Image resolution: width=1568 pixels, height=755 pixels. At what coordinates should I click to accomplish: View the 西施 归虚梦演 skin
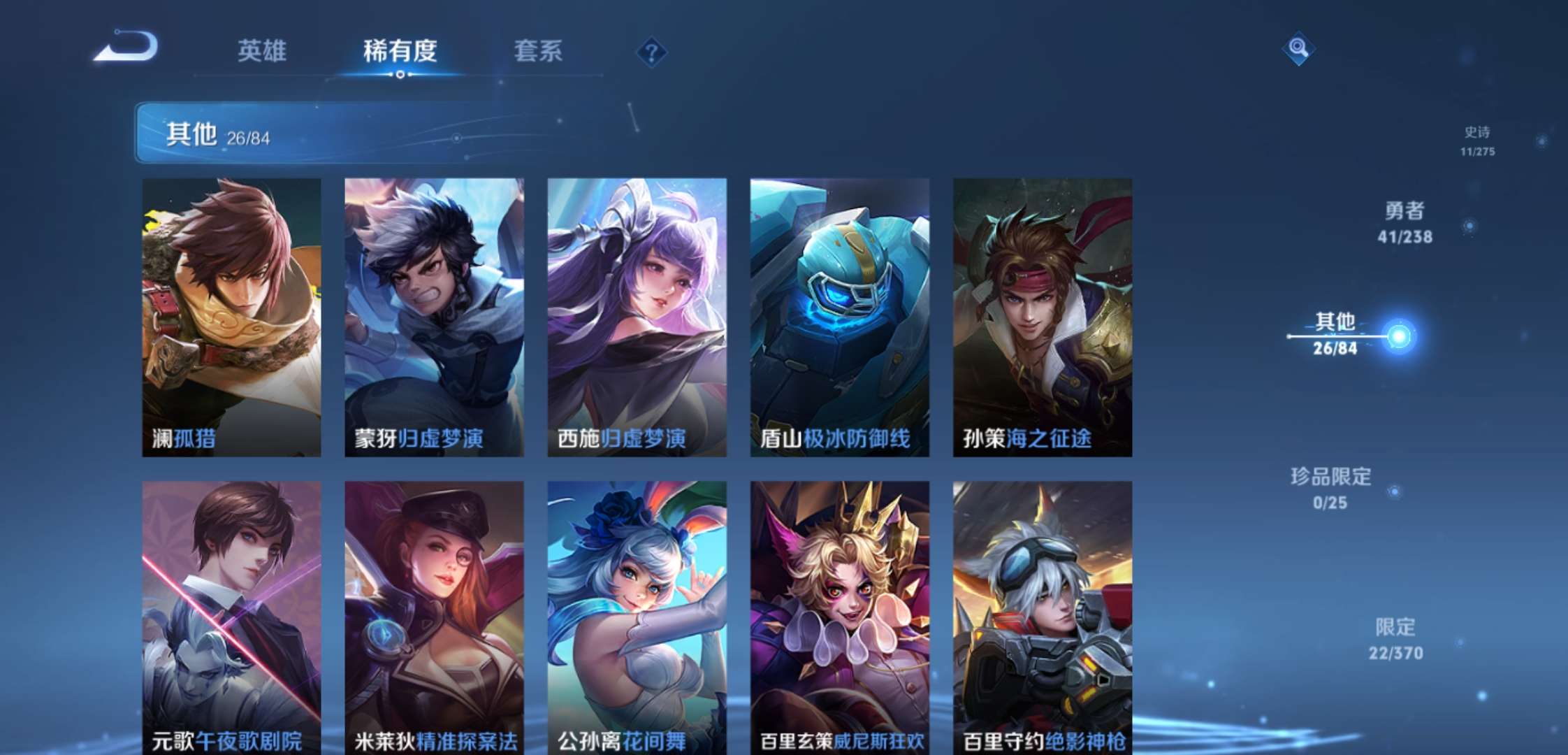636,315
